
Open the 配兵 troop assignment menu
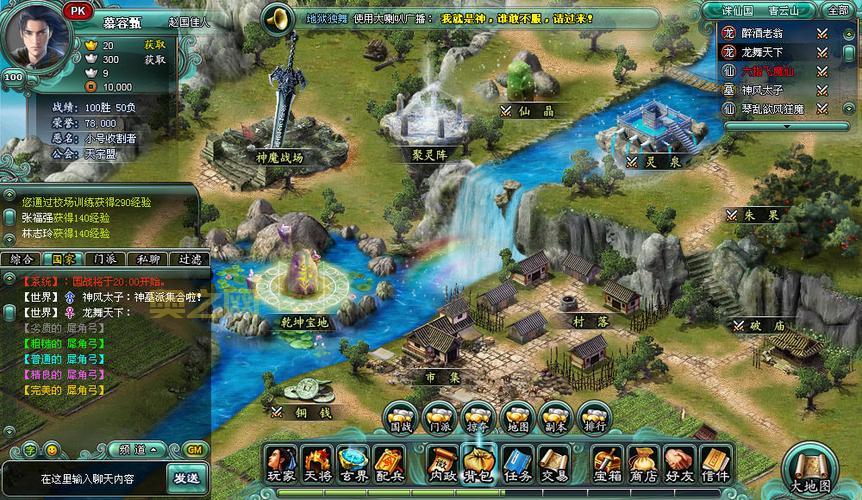coord(388,463)
